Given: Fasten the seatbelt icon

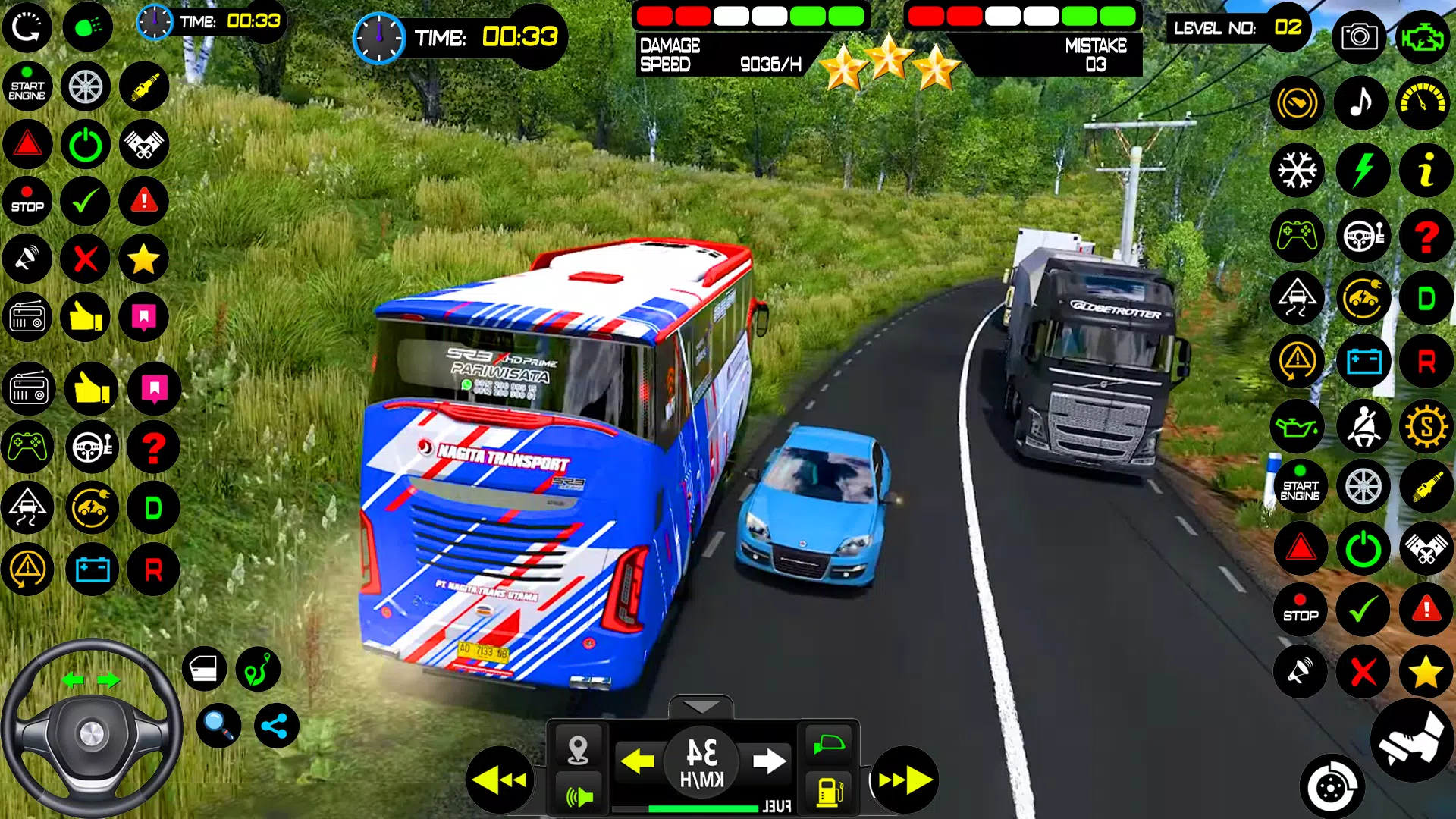Looking at the screenshot, I should [x=1363, y=427].
